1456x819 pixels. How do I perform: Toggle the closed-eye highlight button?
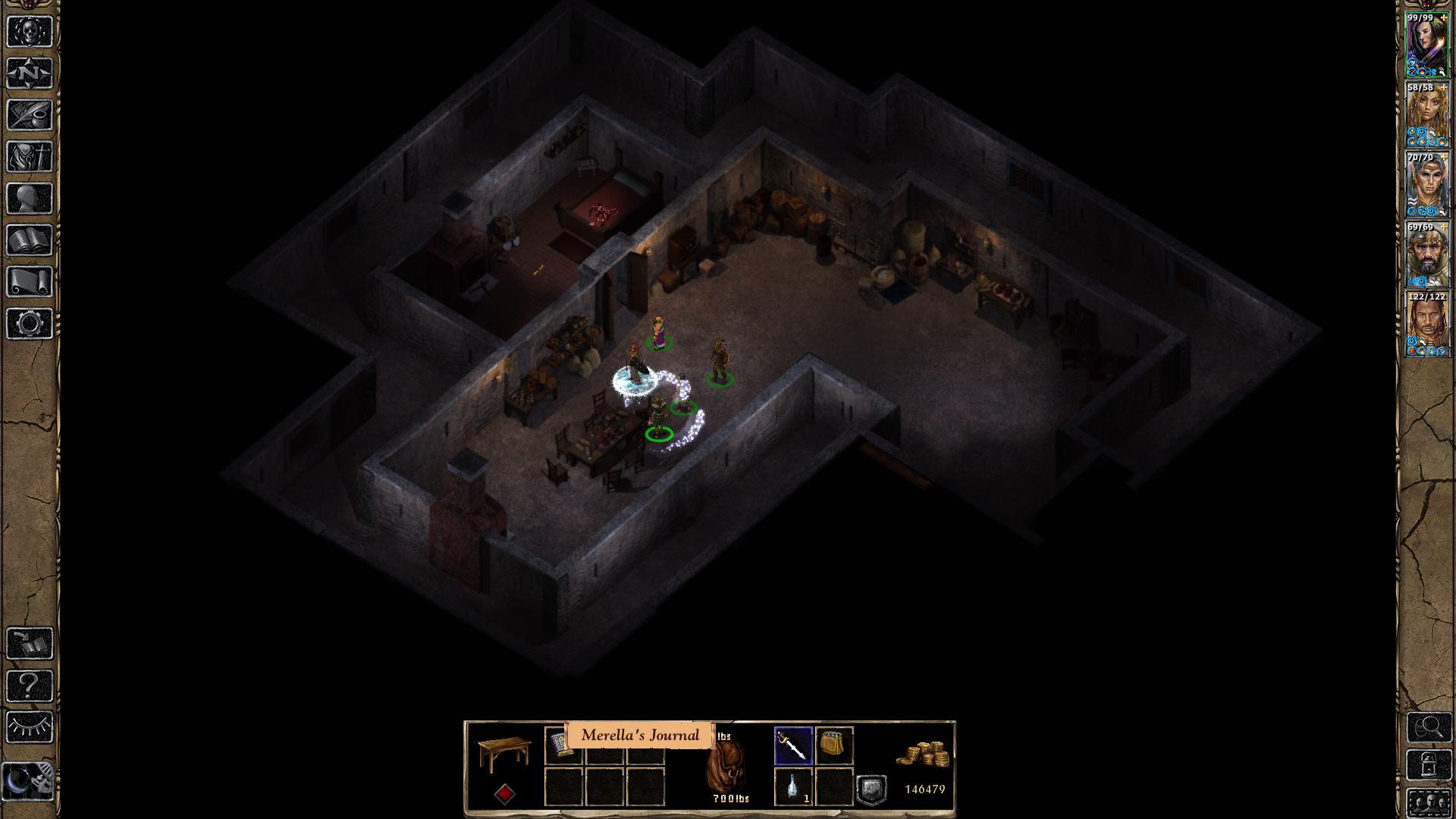[x=30, y=727]
